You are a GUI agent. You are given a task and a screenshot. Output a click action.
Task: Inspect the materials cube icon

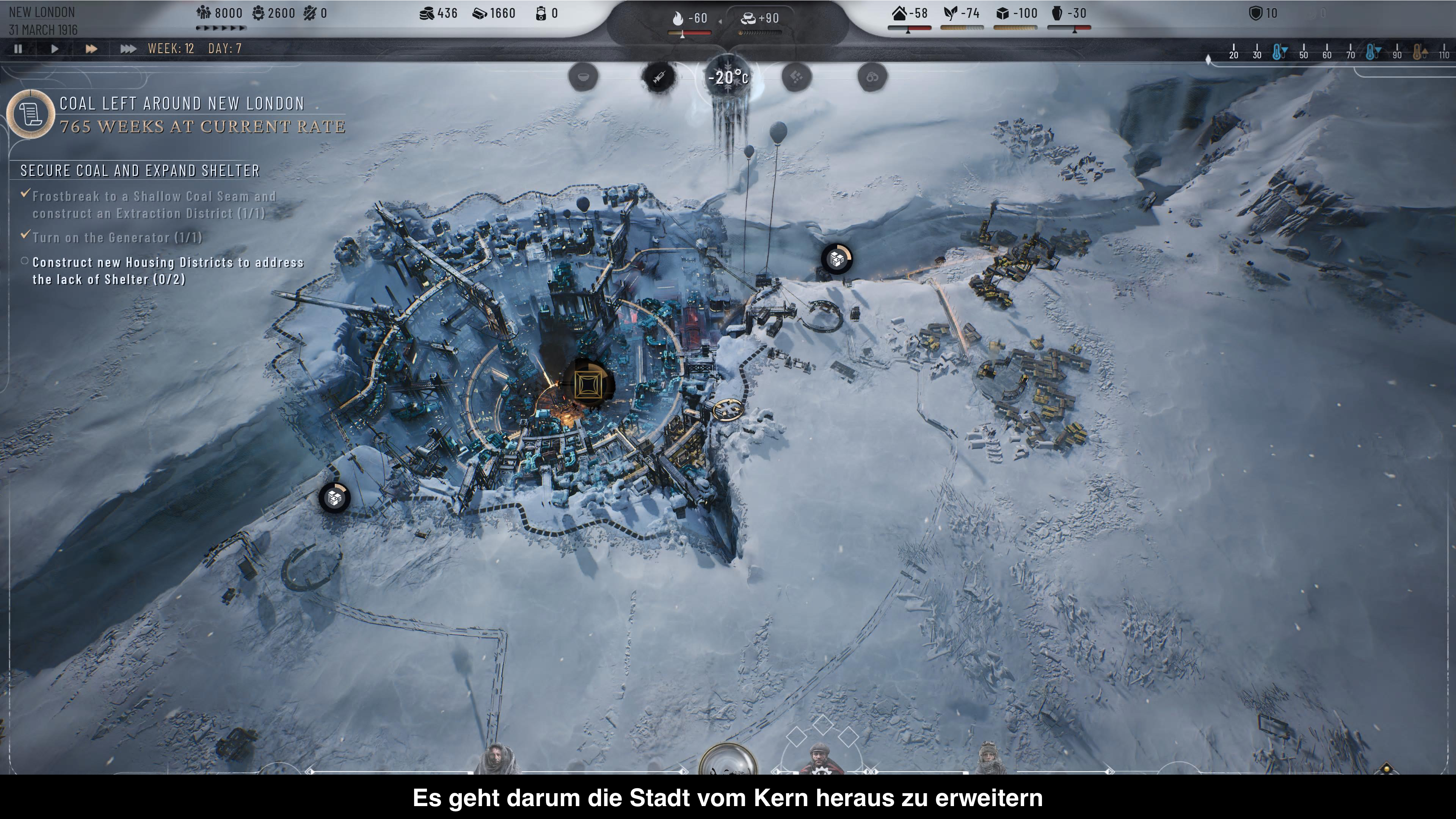point(1003,13)
